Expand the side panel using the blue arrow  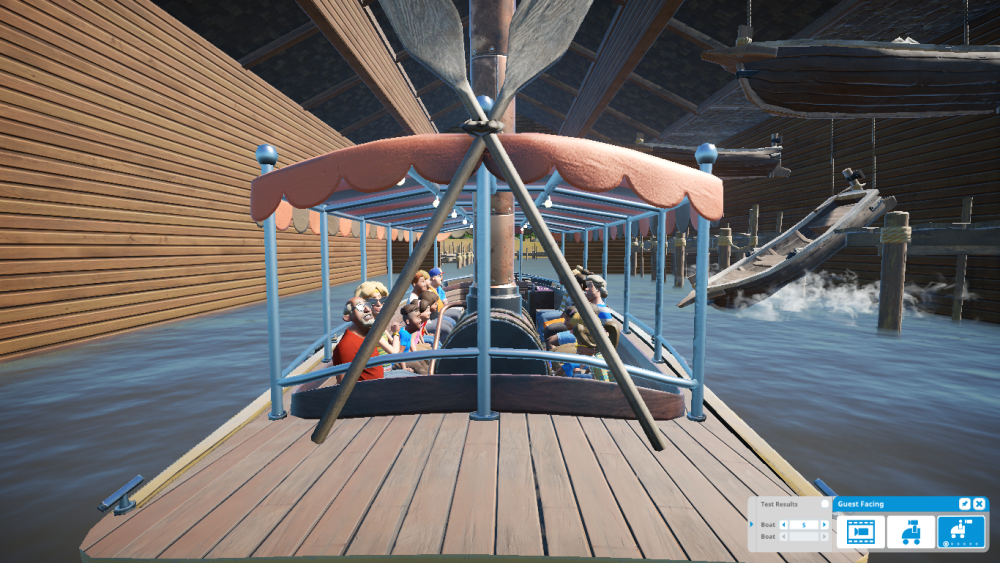[x=753, y=524]
